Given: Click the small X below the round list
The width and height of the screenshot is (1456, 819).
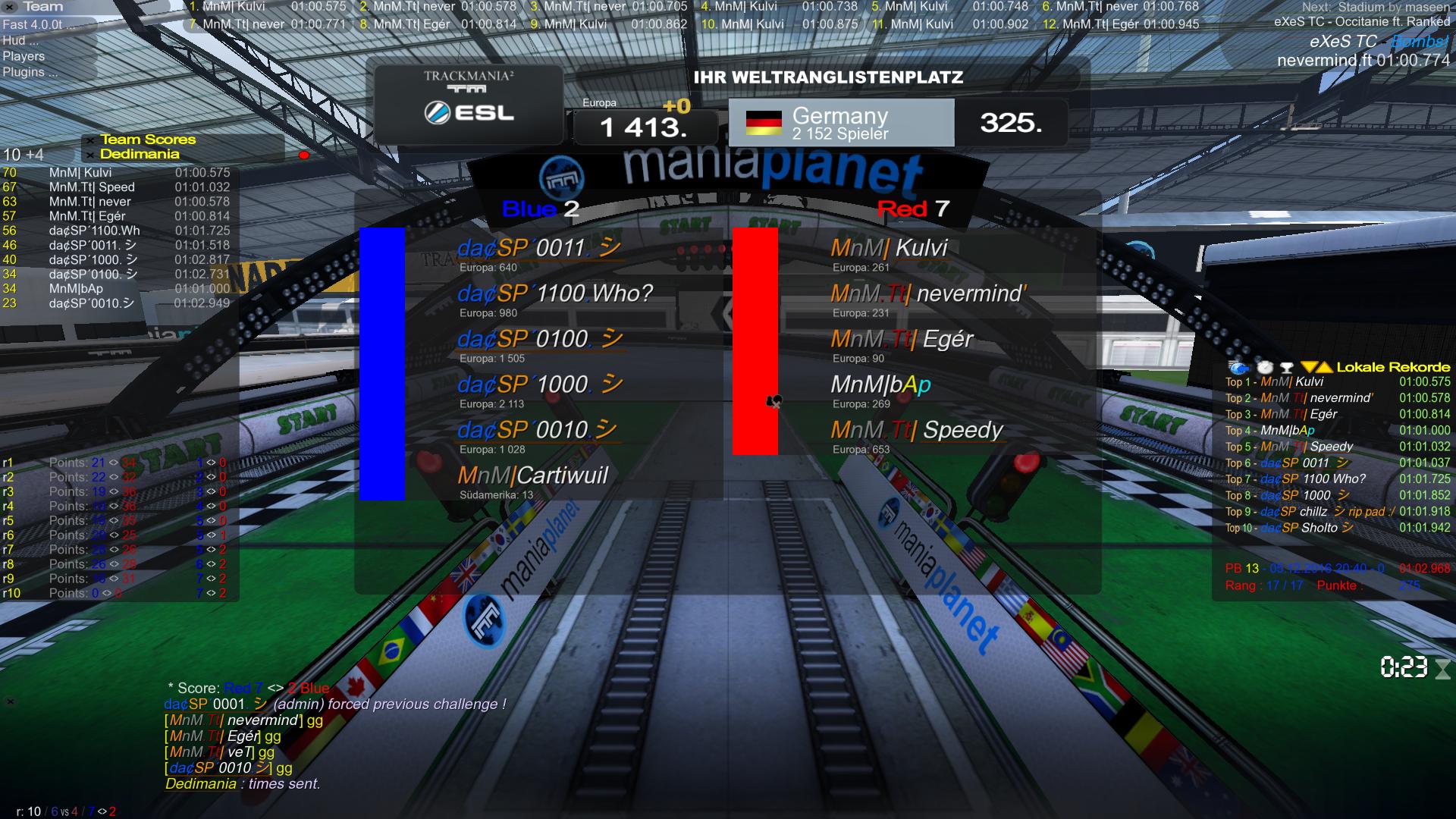Looking at the screenshot, I should coord(11,701).
